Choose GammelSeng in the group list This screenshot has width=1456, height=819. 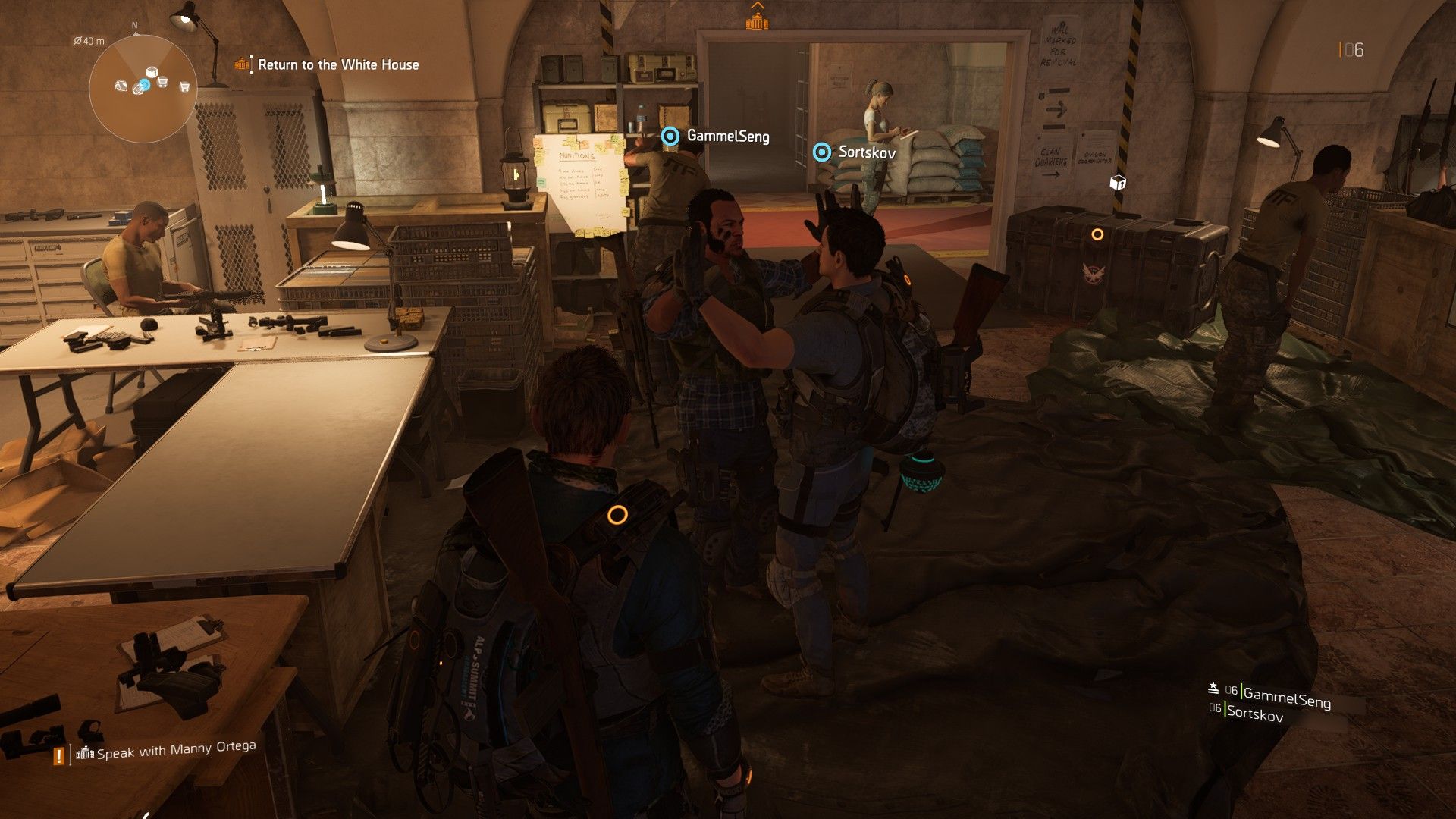1286,696
